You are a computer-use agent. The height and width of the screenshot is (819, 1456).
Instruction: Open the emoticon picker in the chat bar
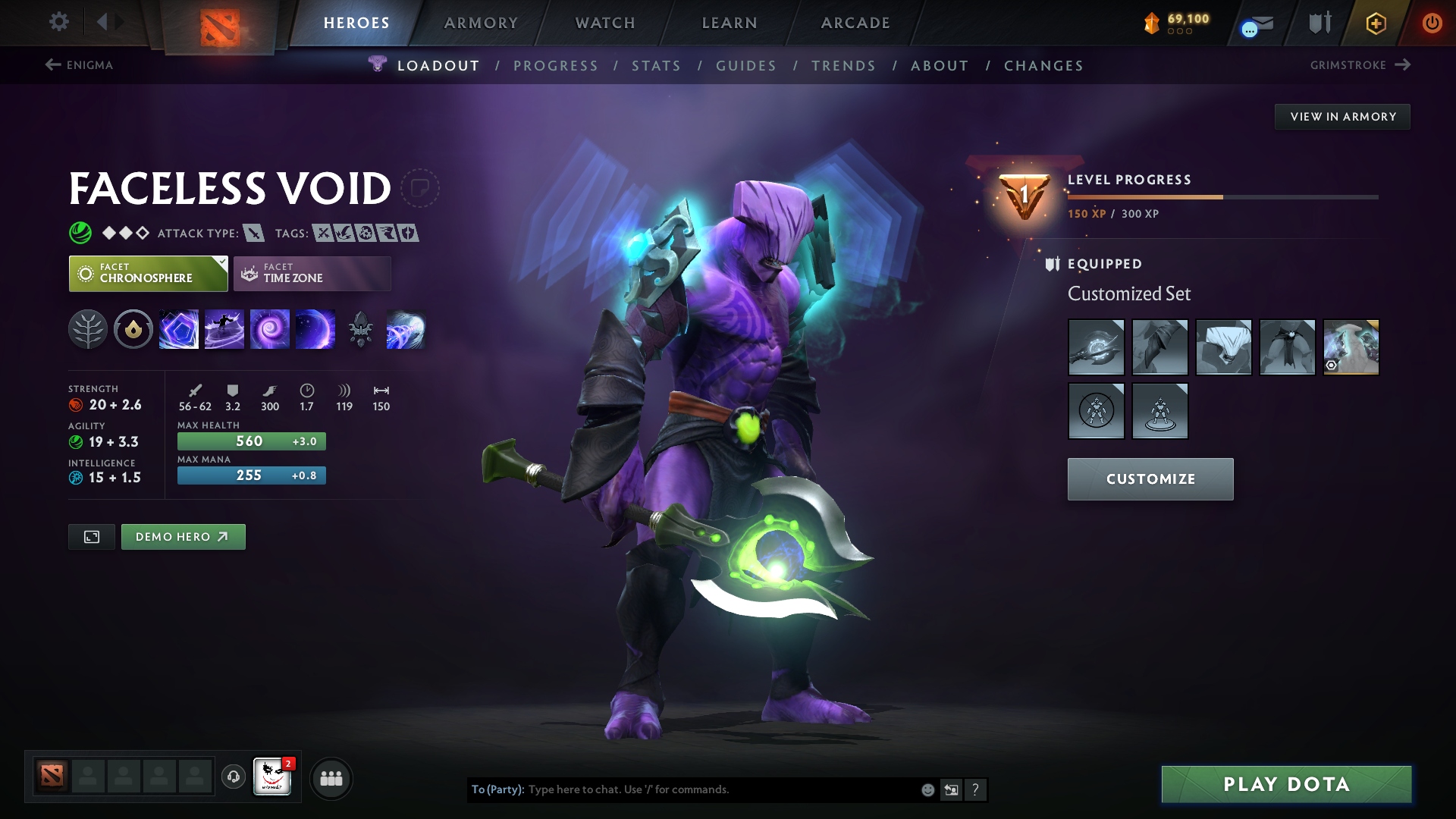[x=927, y=789]
